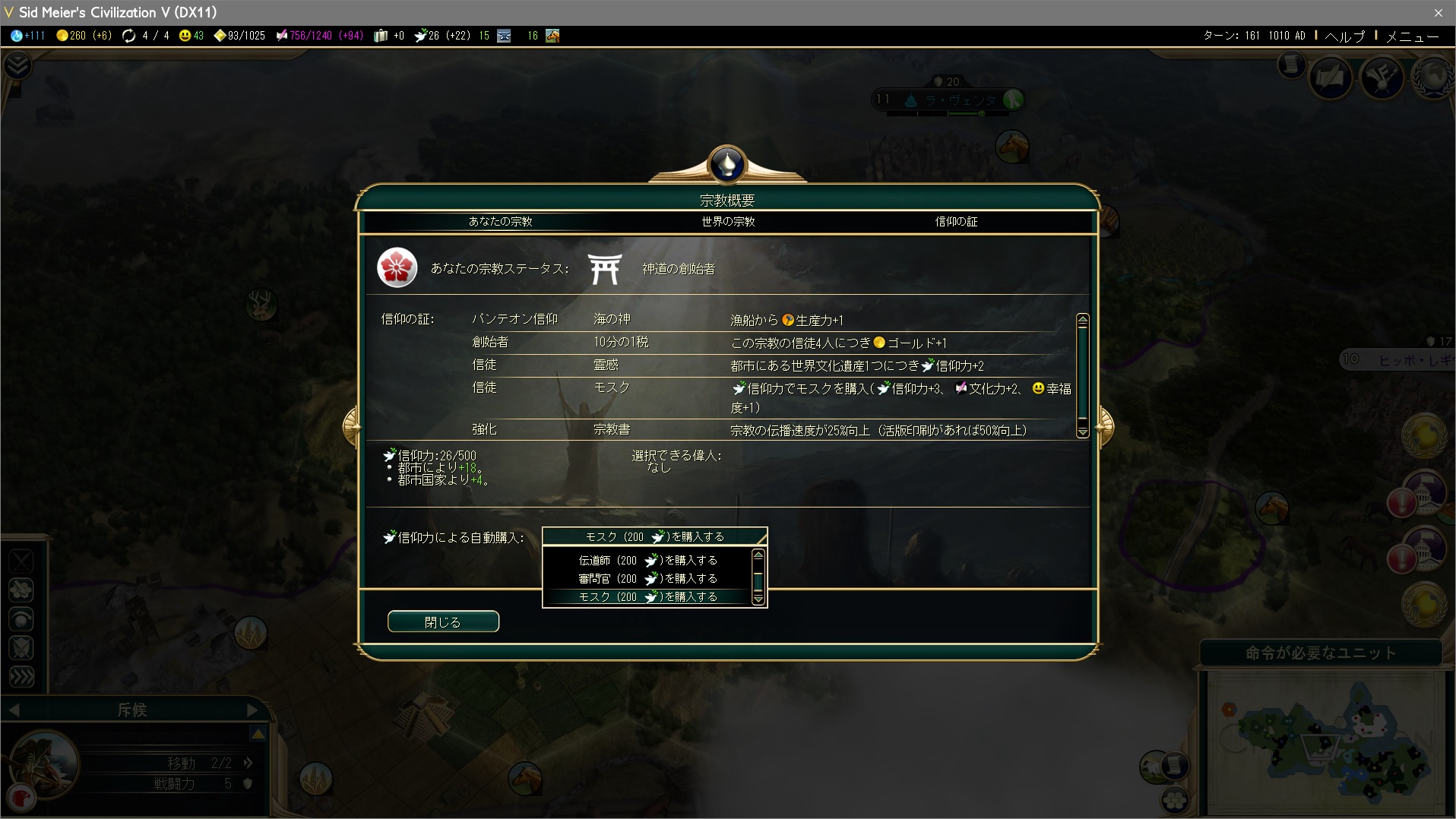
Task: Select next unit with right arrow
Action: (x=253, y=710)
